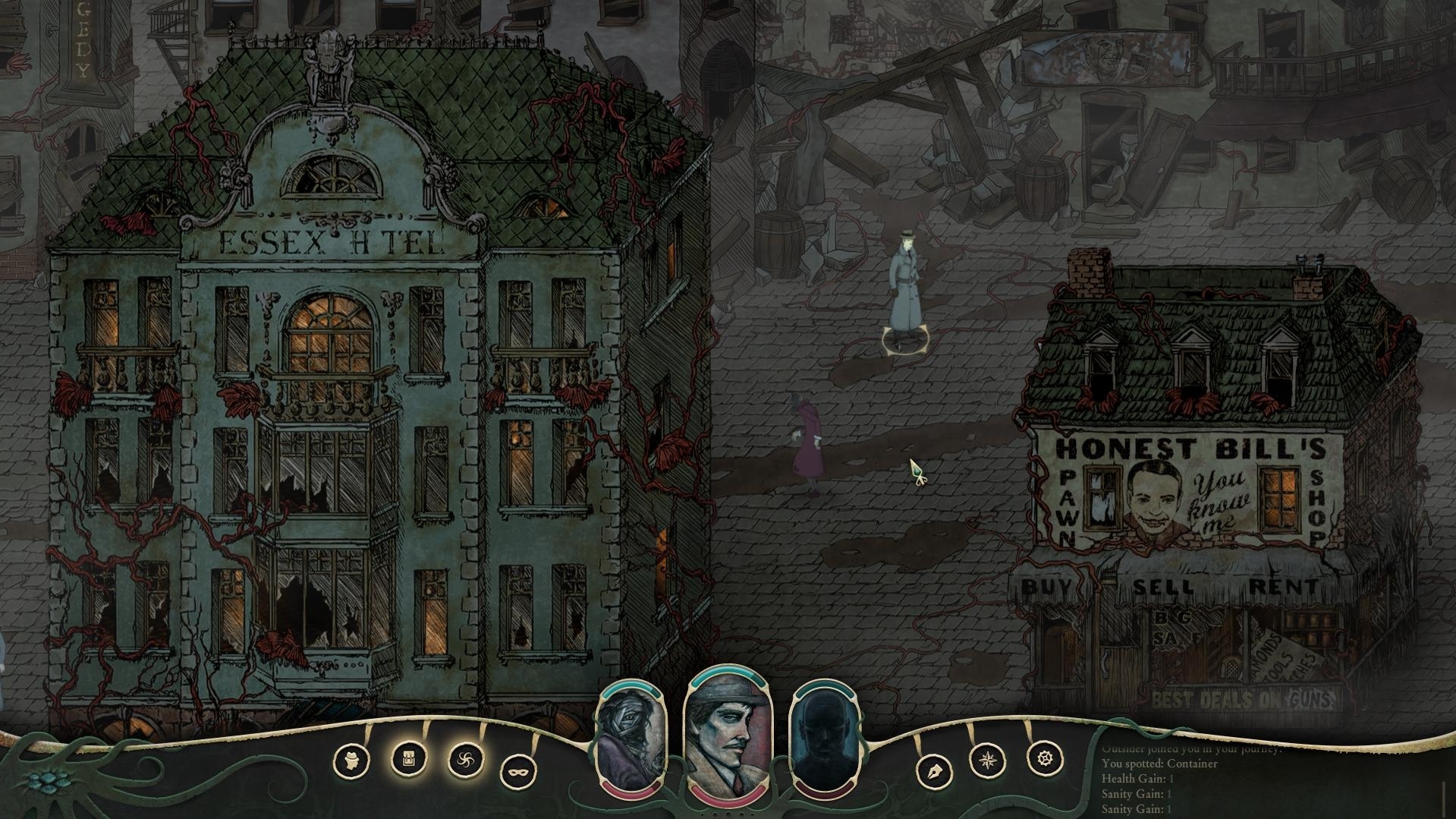Select the detective in fedora portrait
Image resolution: width=1456 pixels, height=819 pixels.
coord(728,731)
